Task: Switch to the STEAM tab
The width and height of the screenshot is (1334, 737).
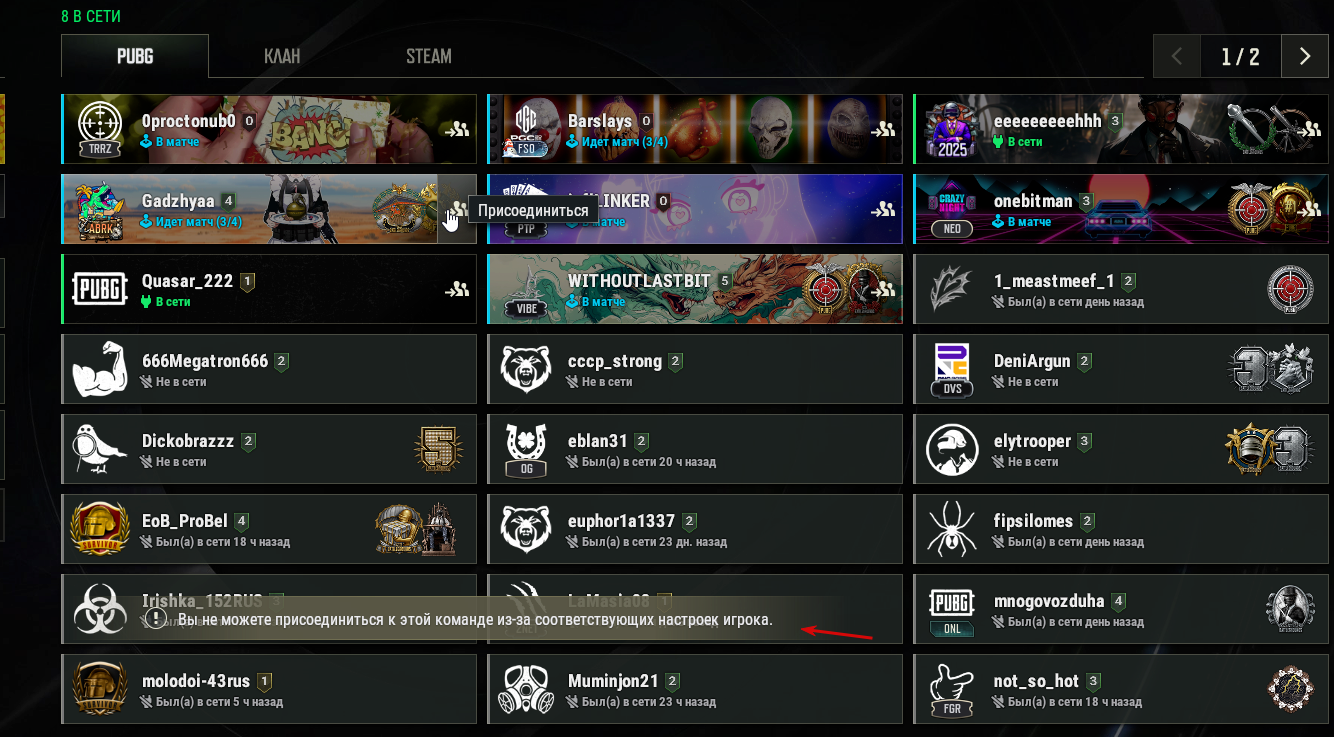Action: [428, 56]
